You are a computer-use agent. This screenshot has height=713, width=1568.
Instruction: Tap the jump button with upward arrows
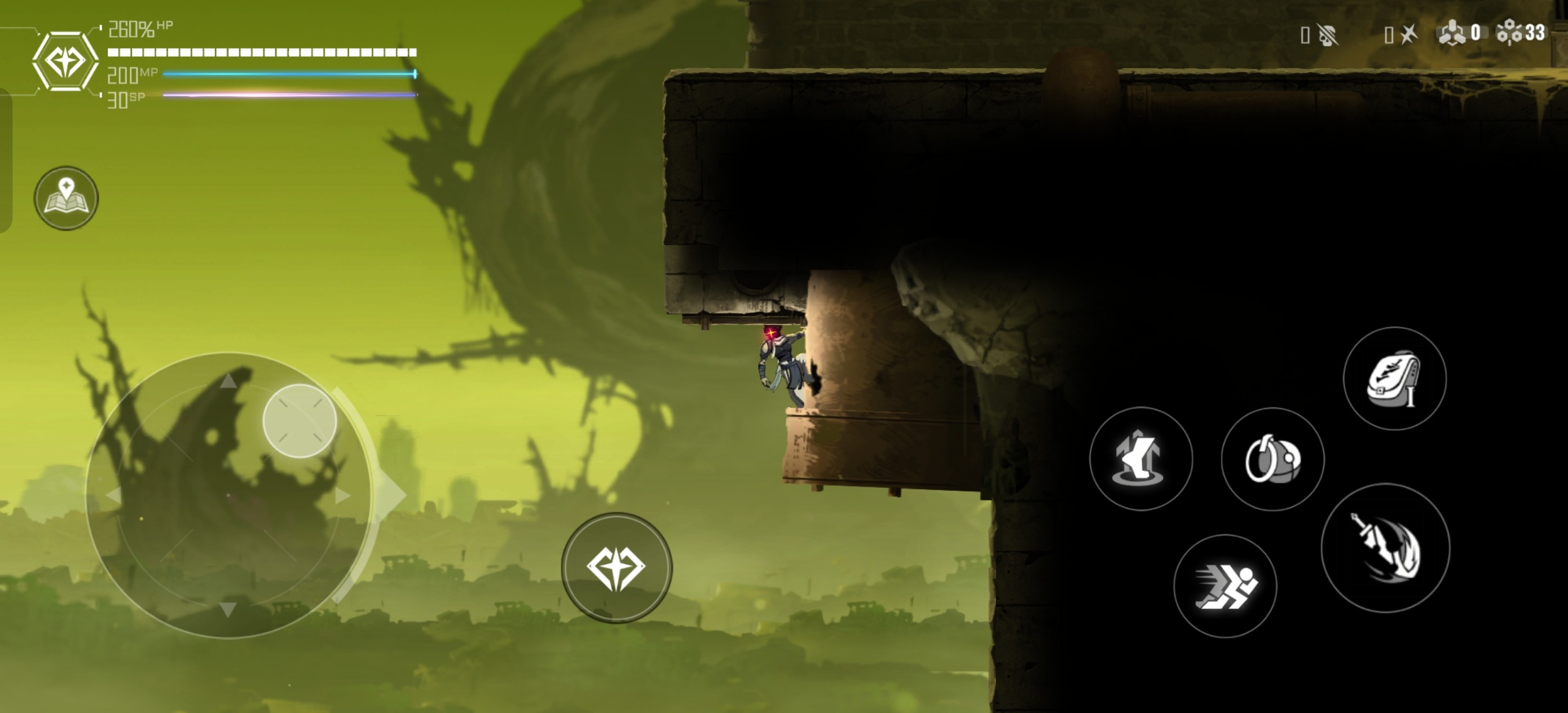pos(1140,459)
